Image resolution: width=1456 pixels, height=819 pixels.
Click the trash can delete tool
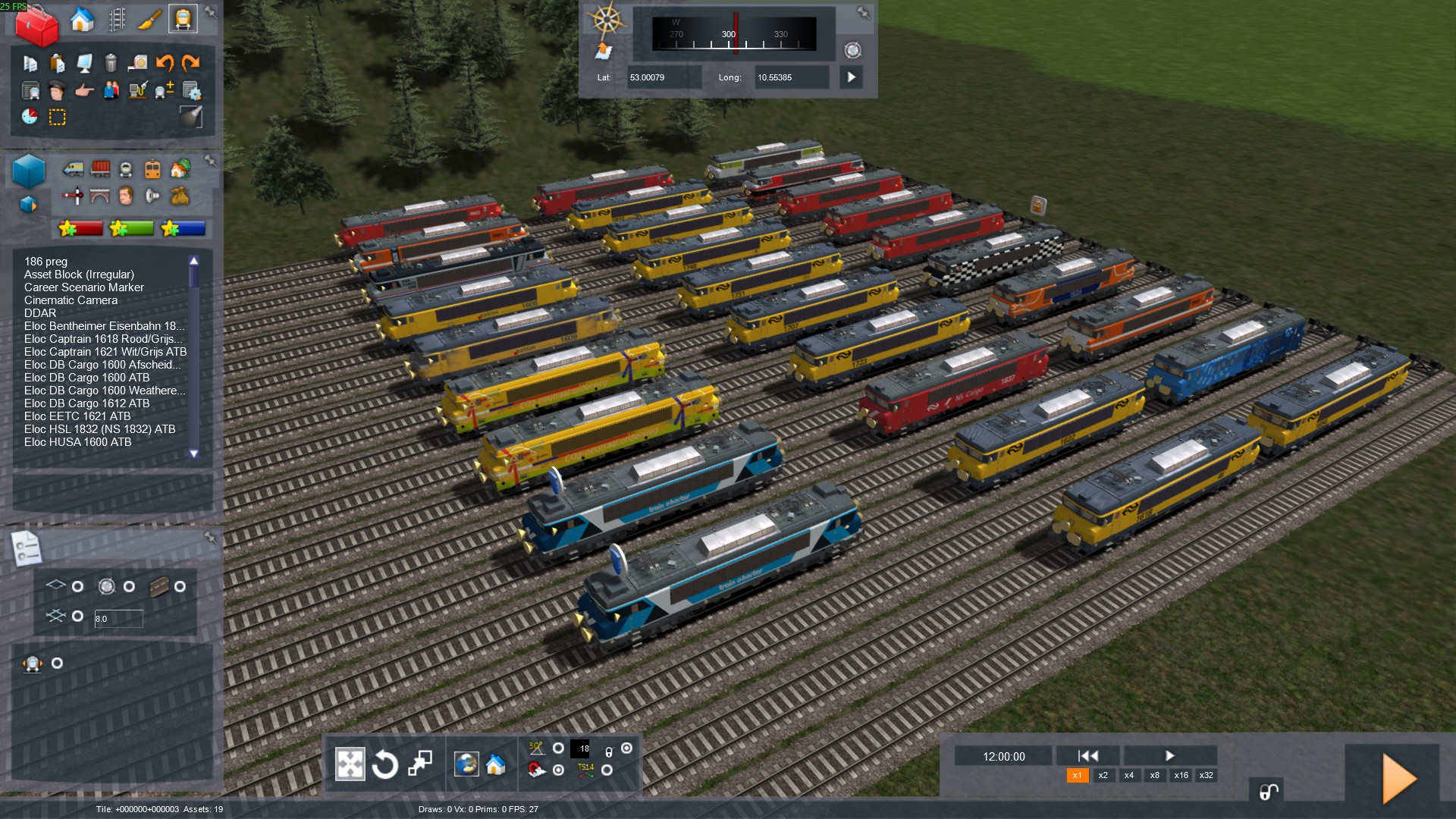(x=111, y=63)
